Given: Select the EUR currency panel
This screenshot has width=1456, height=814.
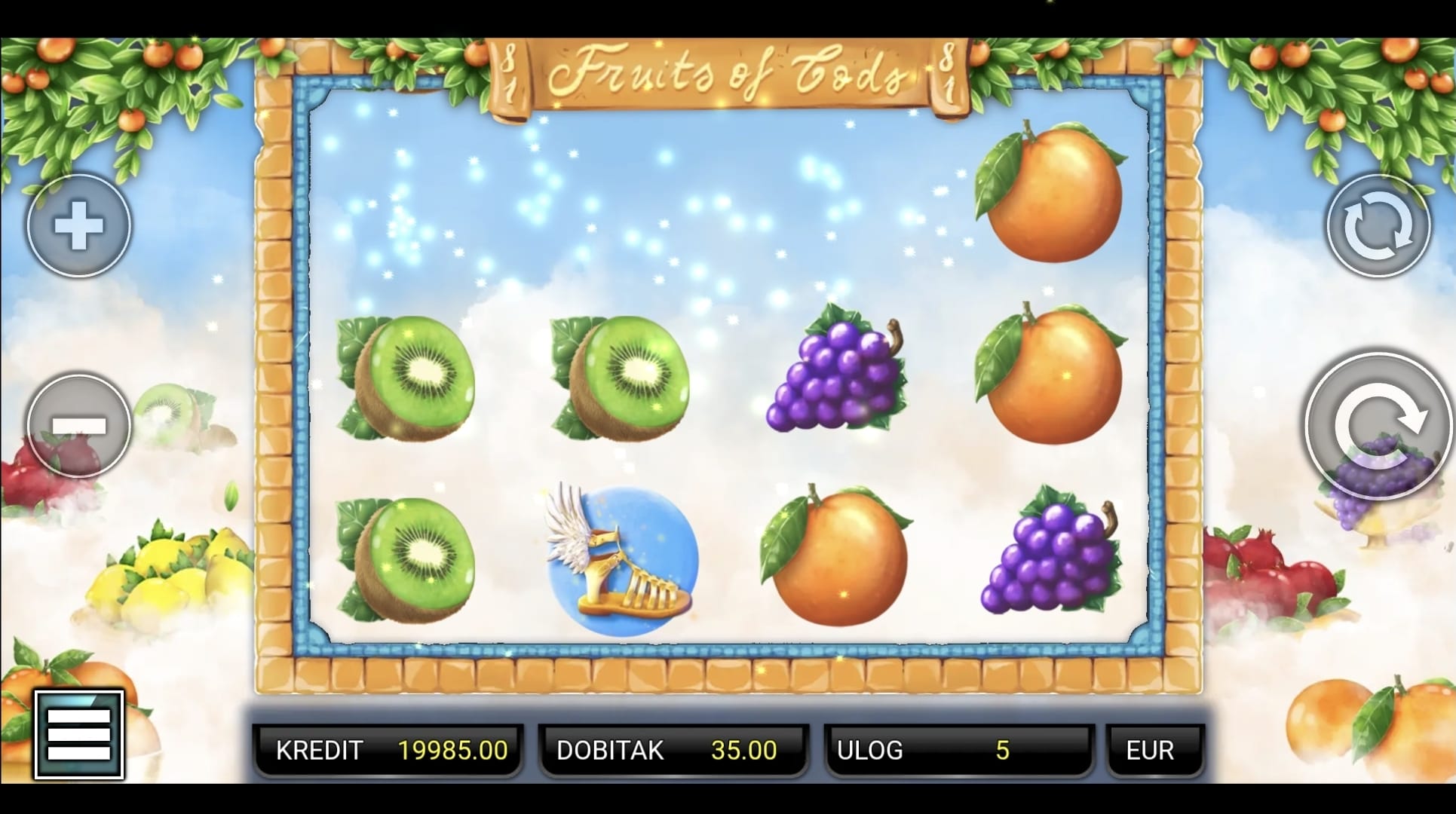Looking at the screenshot, I should coord(1154,750).
